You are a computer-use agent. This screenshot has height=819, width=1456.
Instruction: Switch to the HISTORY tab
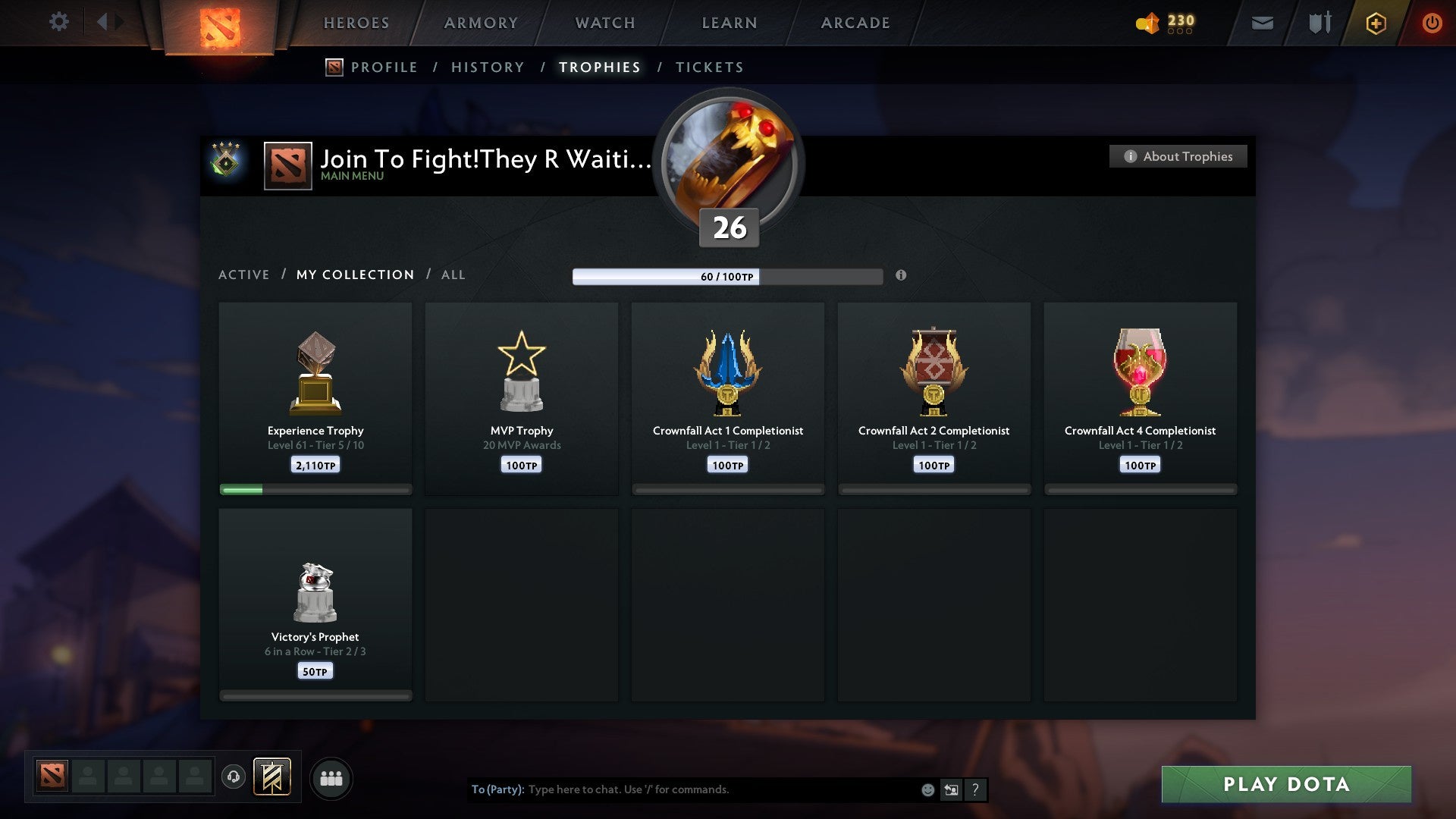pos(488,67)
